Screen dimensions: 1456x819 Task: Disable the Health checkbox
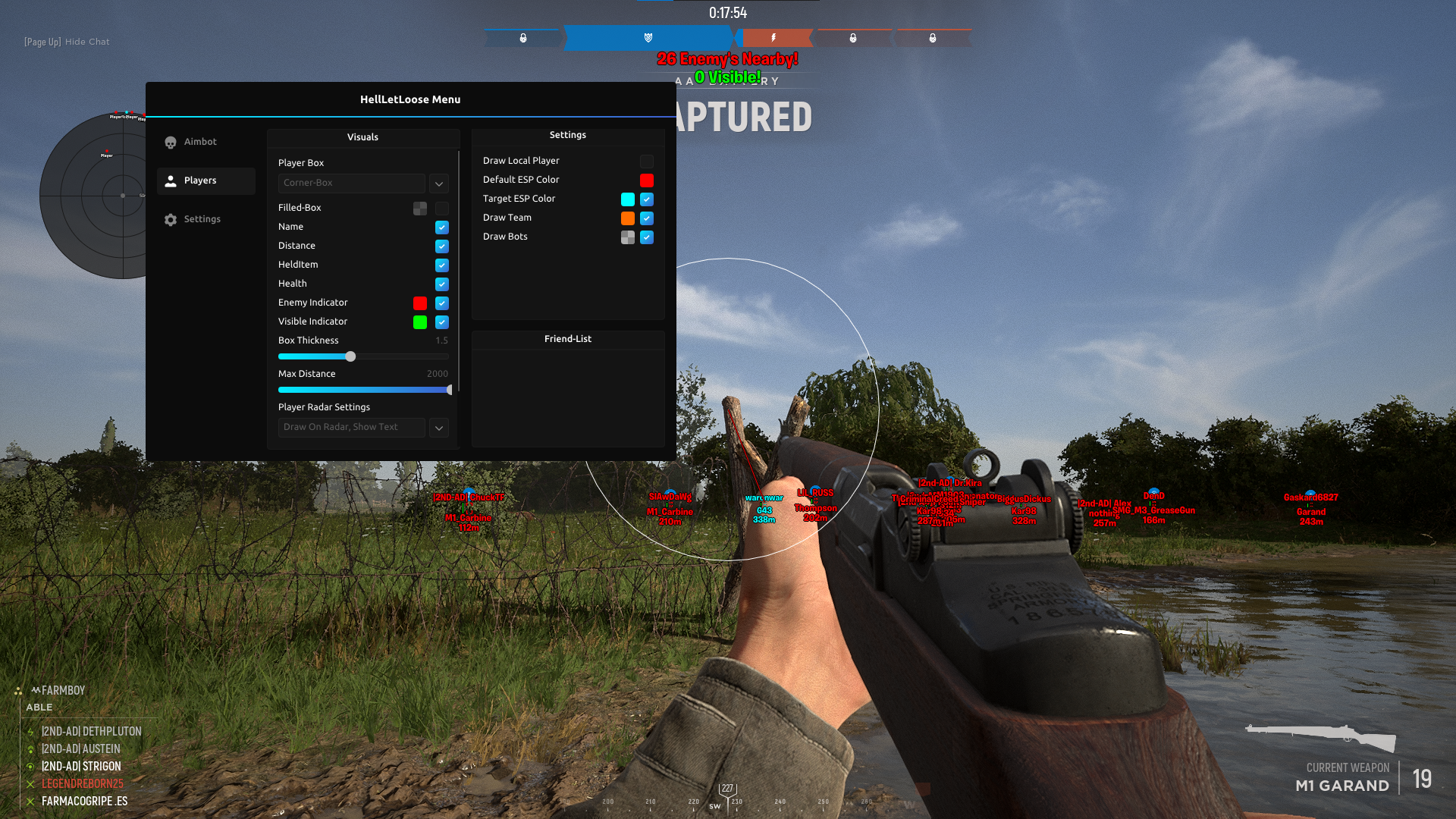point(442,284)
